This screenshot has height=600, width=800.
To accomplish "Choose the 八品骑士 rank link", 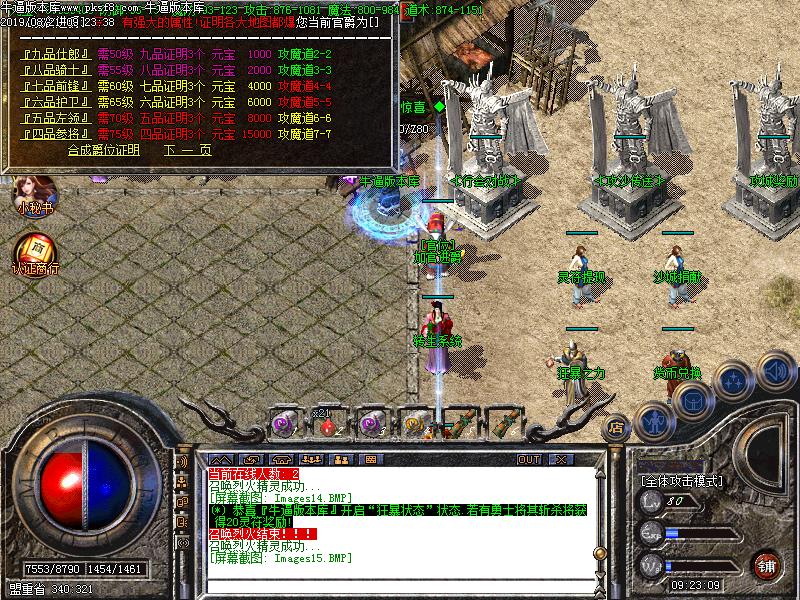I will coord(56,70).
